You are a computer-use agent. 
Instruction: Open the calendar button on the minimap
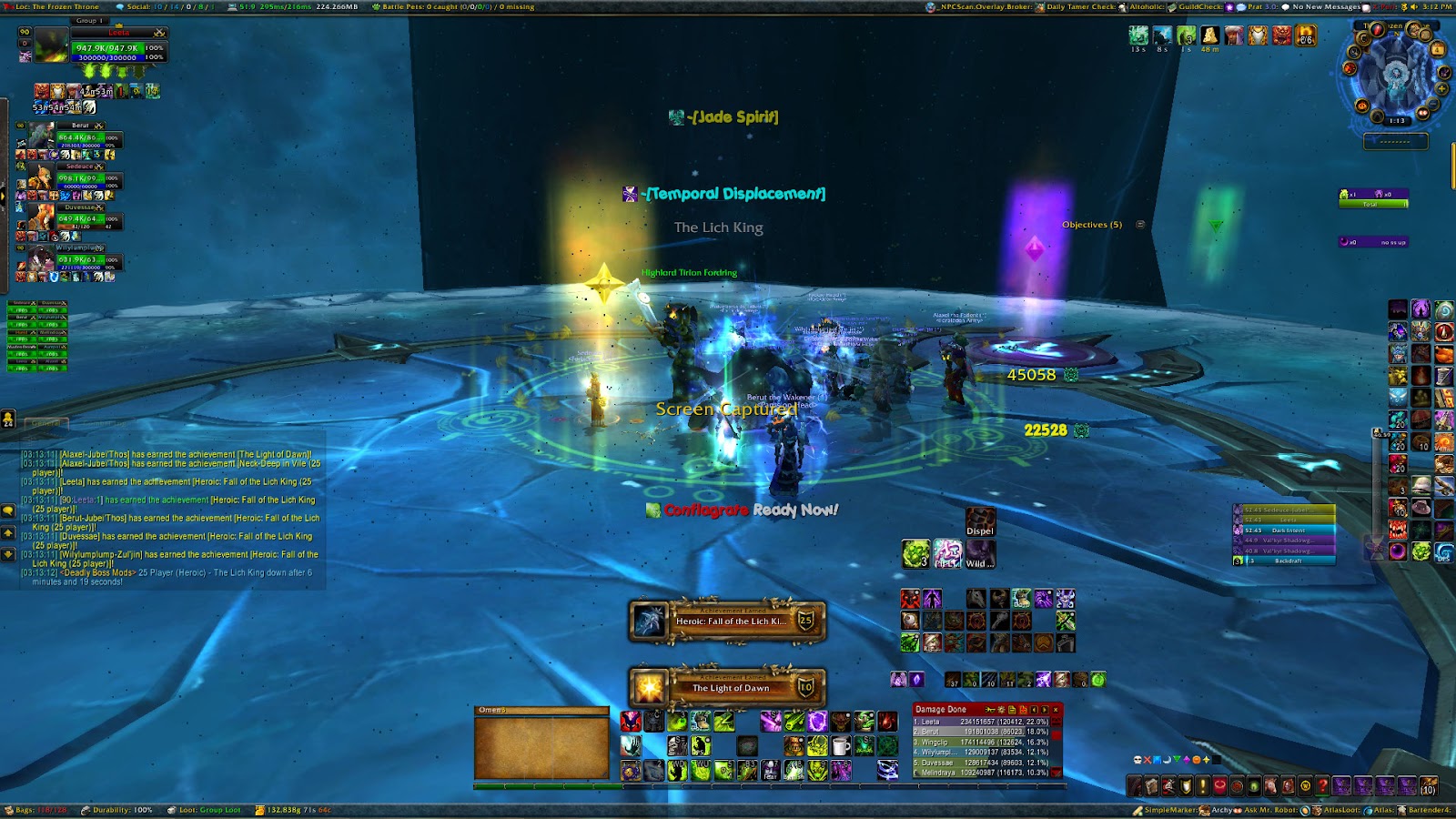[x=1438, y=46]
